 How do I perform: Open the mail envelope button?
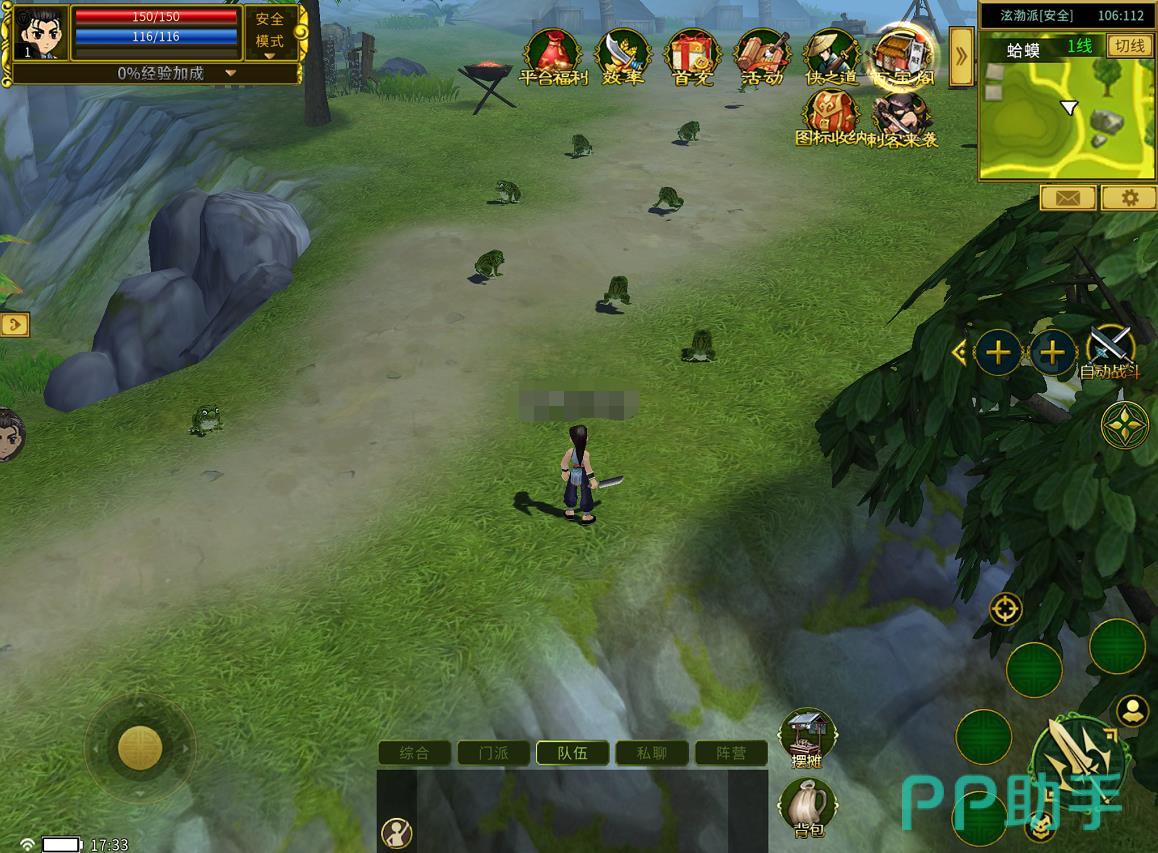coord(1067,198)
